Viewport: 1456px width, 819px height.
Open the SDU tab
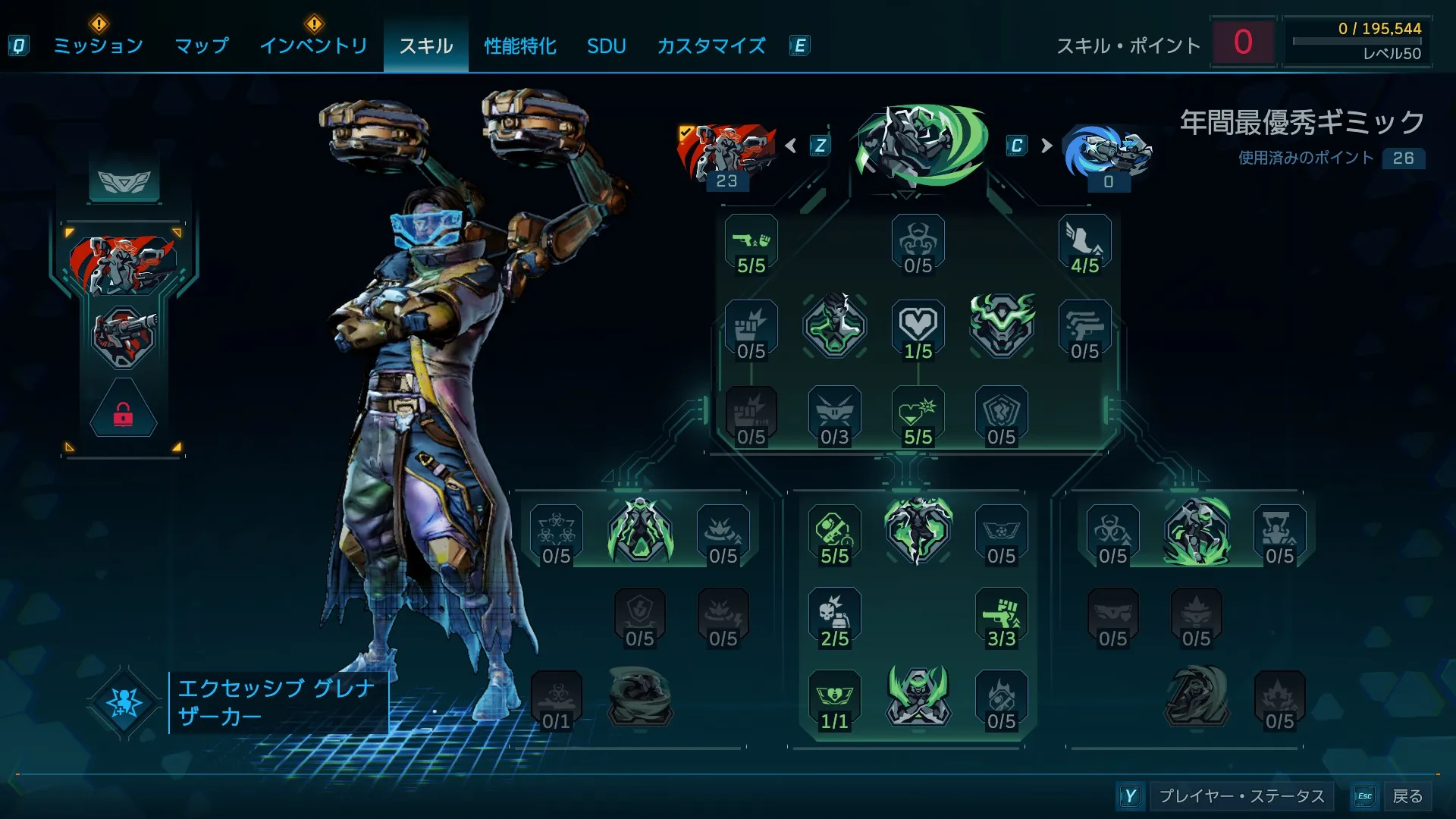pos(606,45)
